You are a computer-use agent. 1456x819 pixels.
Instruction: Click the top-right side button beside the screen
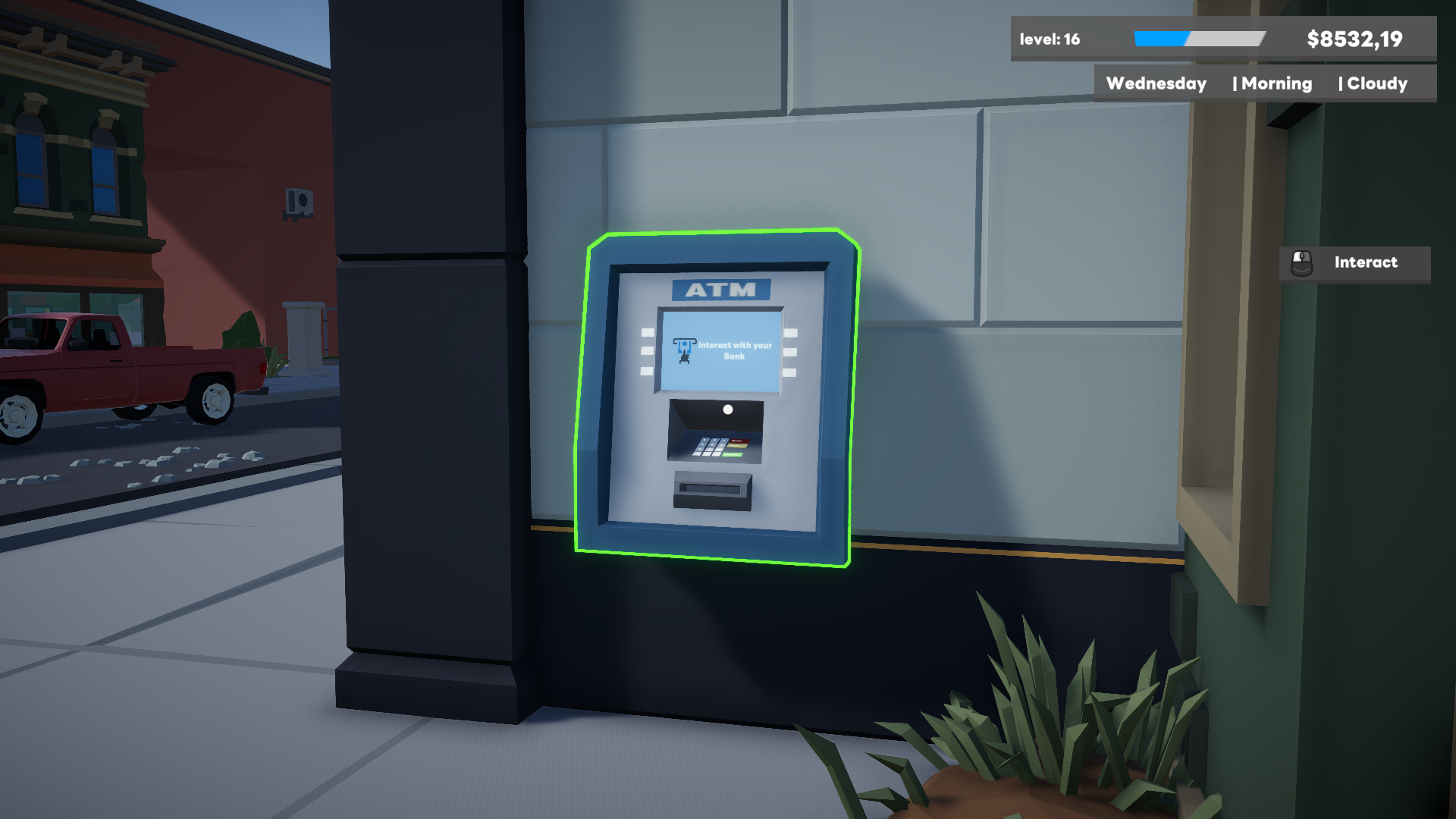pos(791,334)
